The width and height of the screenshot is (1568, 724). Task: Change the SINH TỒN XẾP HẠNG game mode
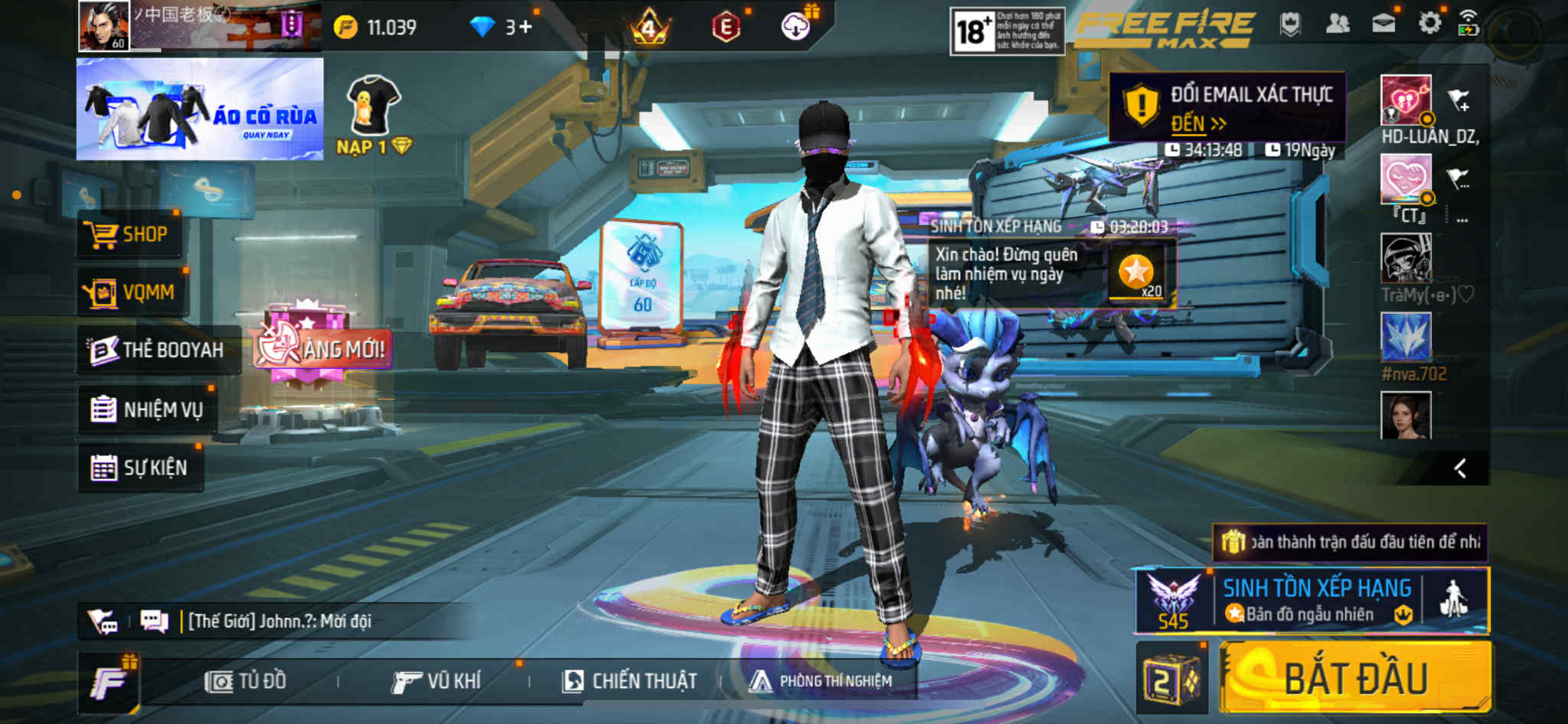[1315, 601]
